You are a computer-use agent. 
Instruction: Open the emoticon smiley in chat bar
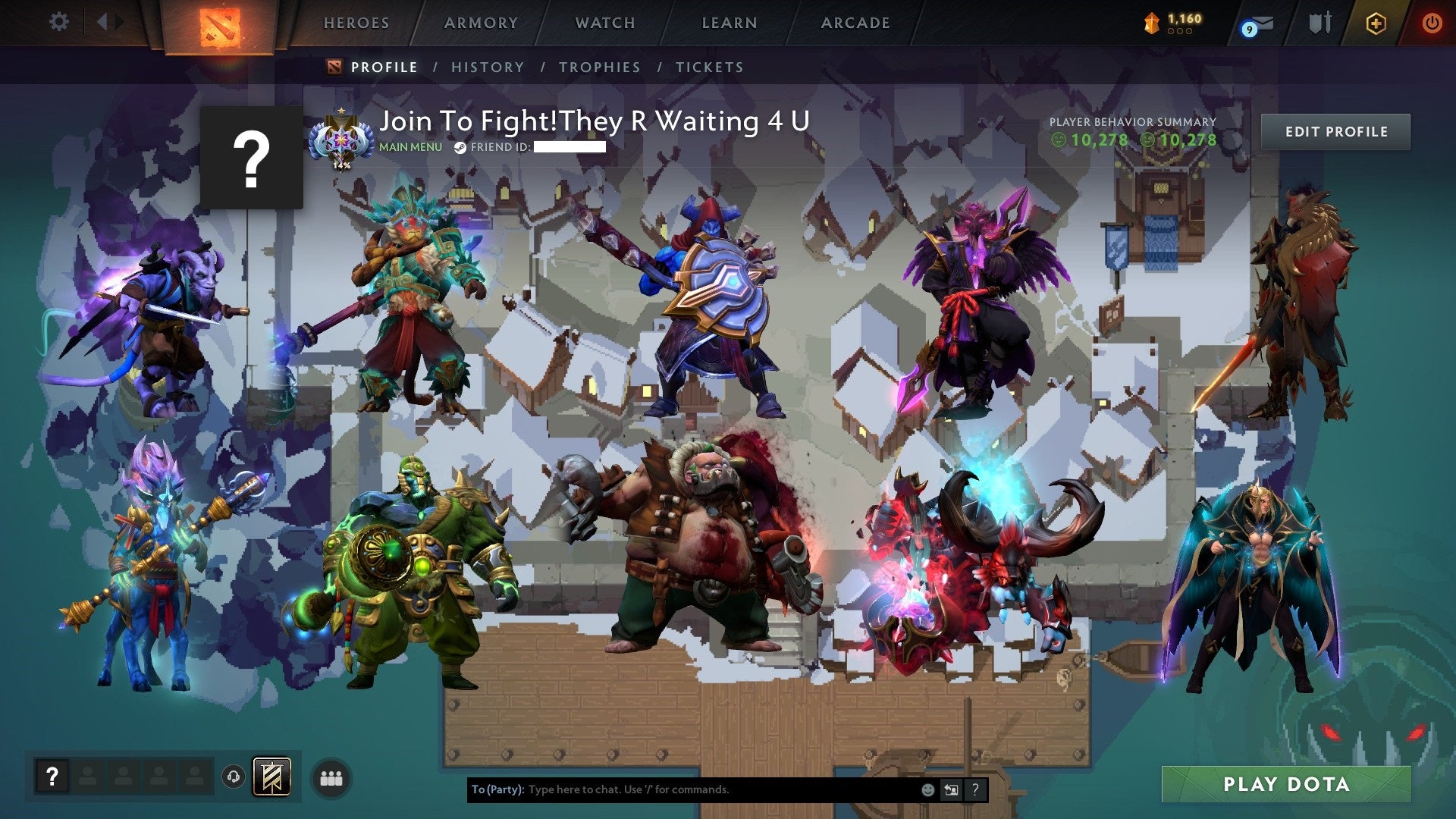(927, 790)
